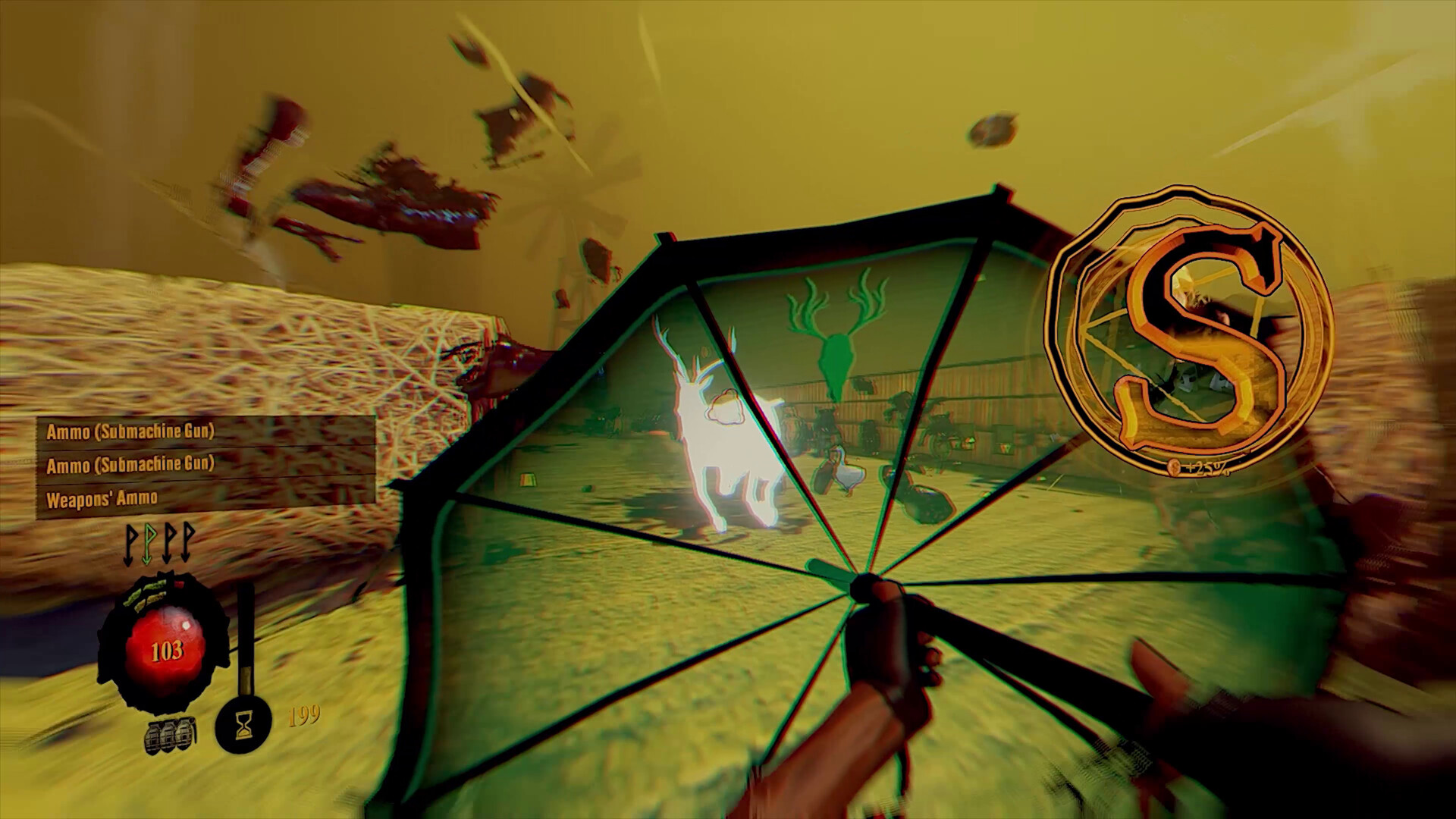This screenshot has height=819, width=1456.
Task: Click the glowing white deer on screen
Action: 724,428
